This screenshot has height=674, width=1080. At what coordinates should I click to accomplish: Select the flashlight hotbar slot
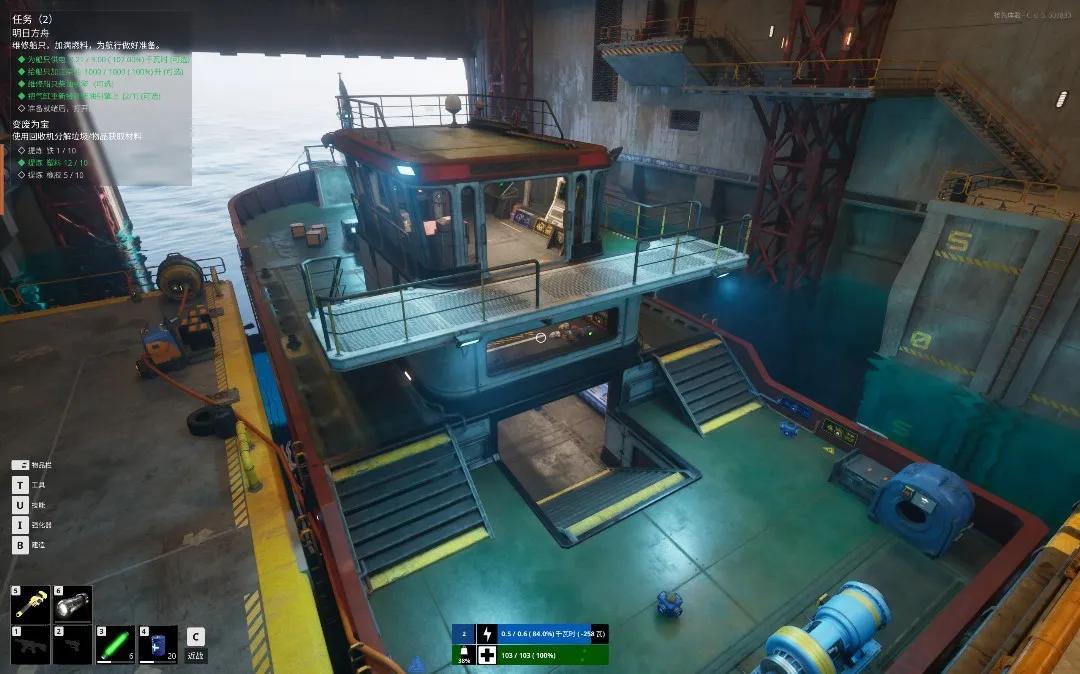[x=72, y=605]
